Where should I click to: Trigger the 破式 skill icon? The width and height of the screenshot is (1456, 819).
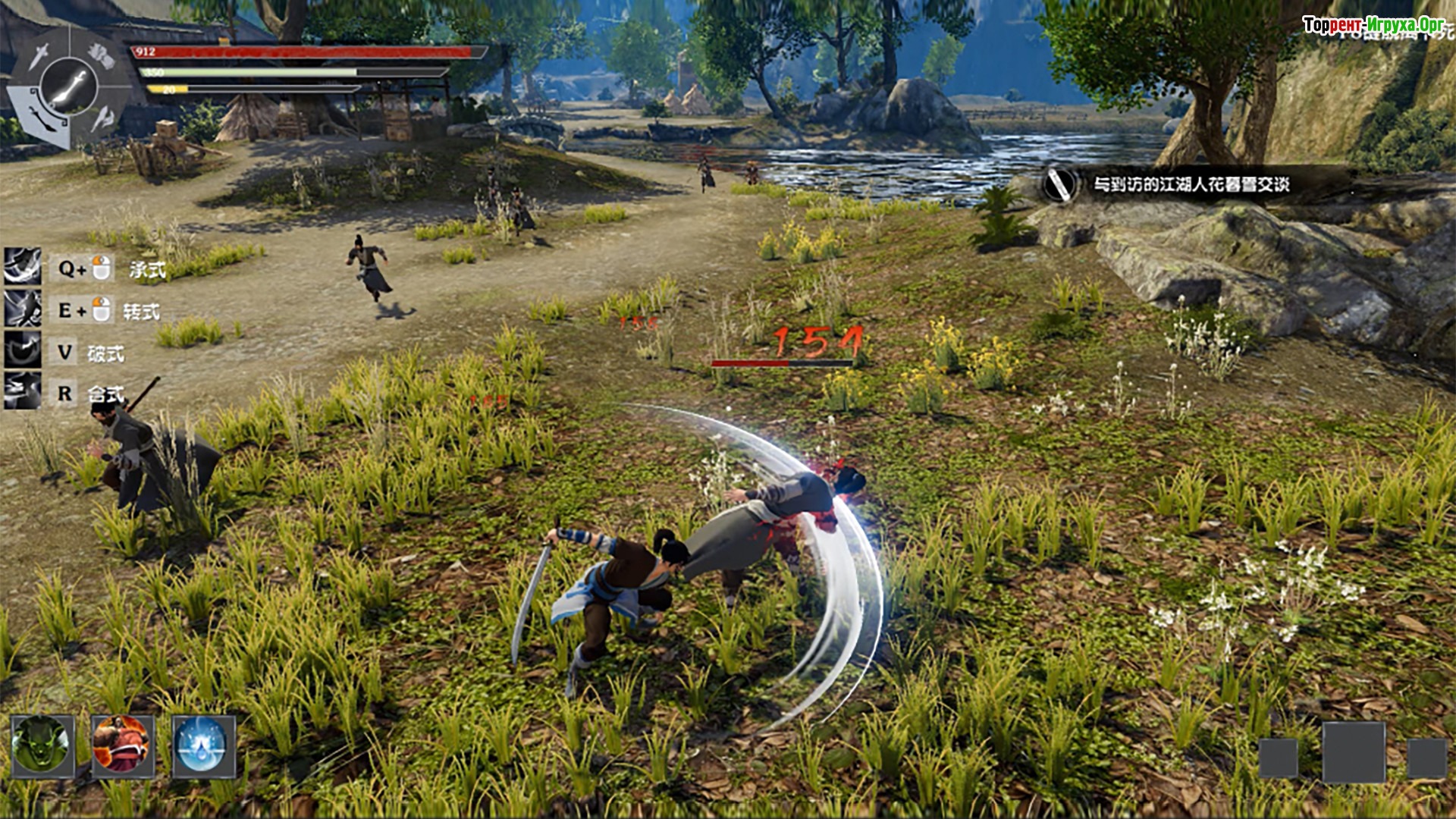pyautogui.click(x=23, y=350)
